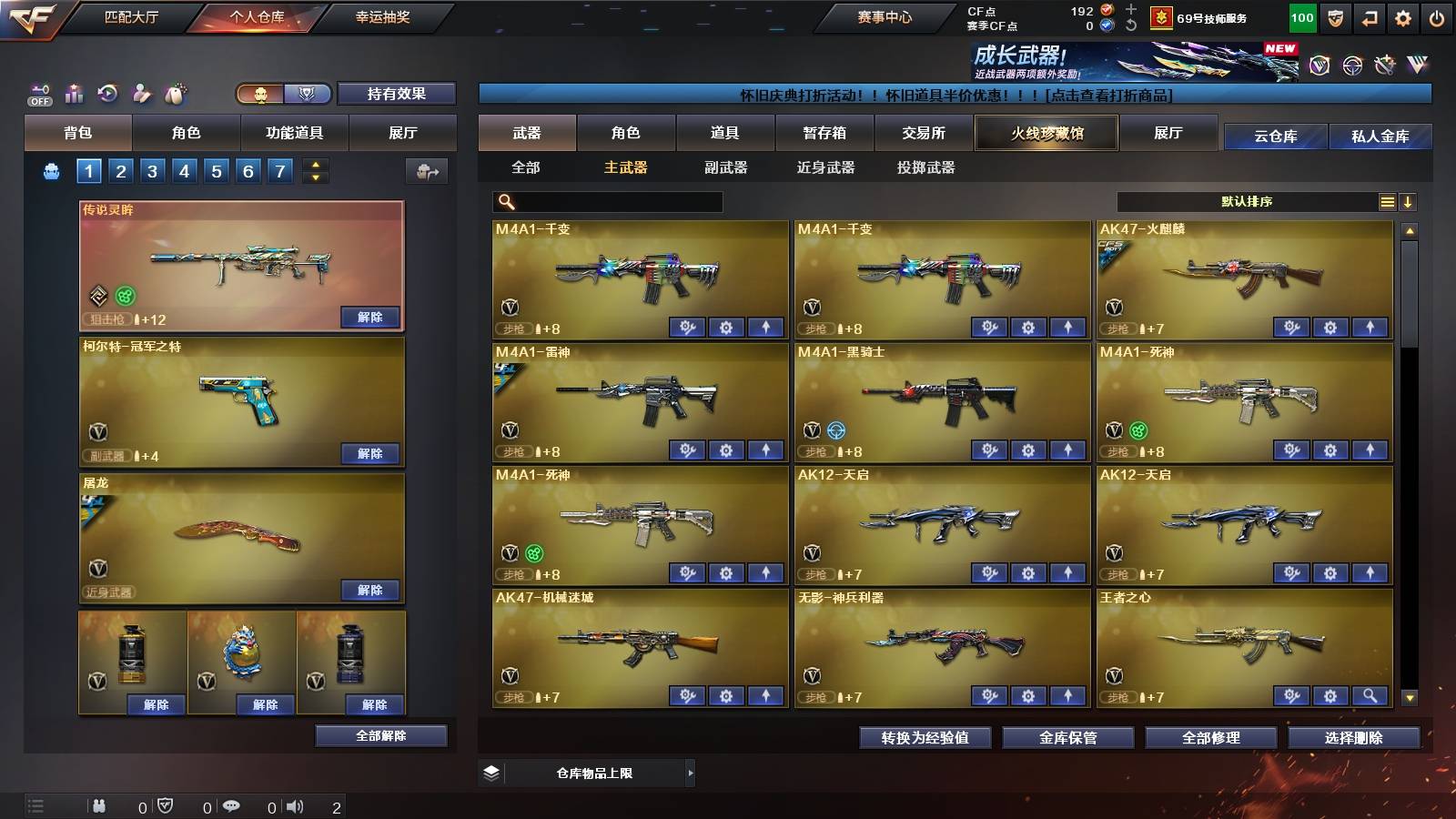Switch the character/trophy toggle to trophy mode
Viewport: 1456px width, 819px height.
(x=307, y=94)
